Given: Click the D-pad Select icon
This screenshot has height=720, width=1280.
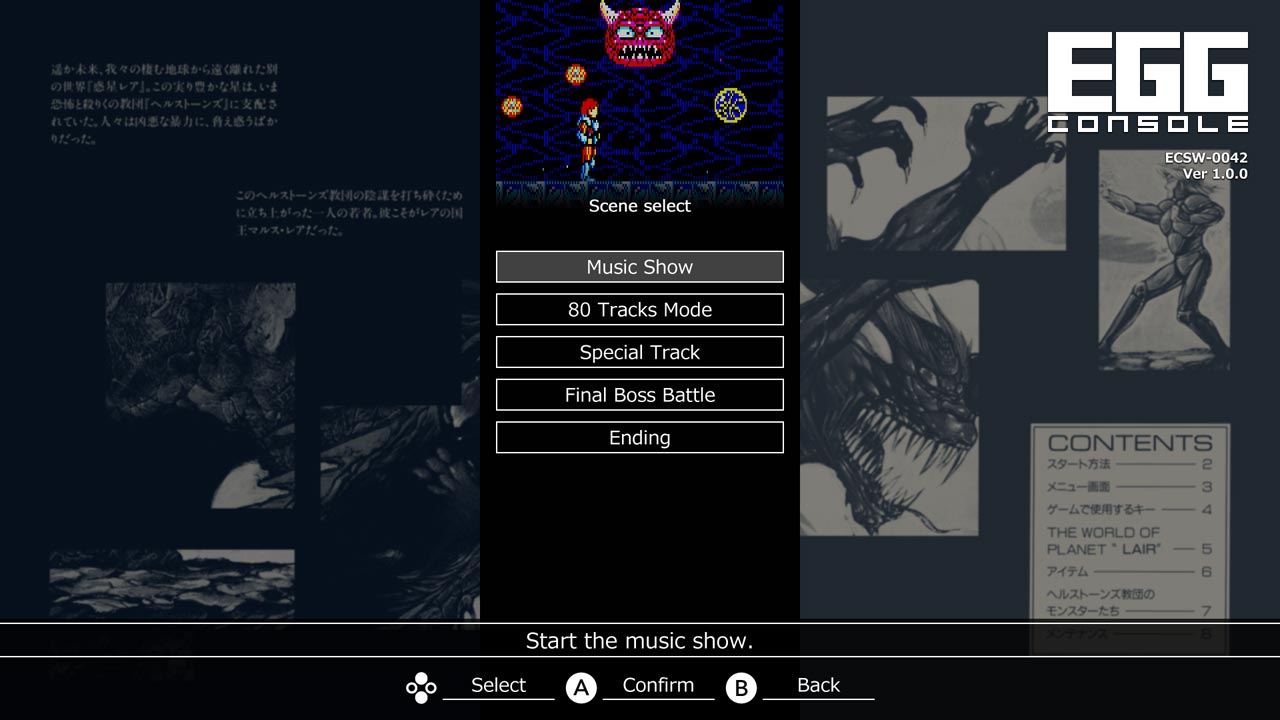Looking at the screenshot, I should pos(420,686).
